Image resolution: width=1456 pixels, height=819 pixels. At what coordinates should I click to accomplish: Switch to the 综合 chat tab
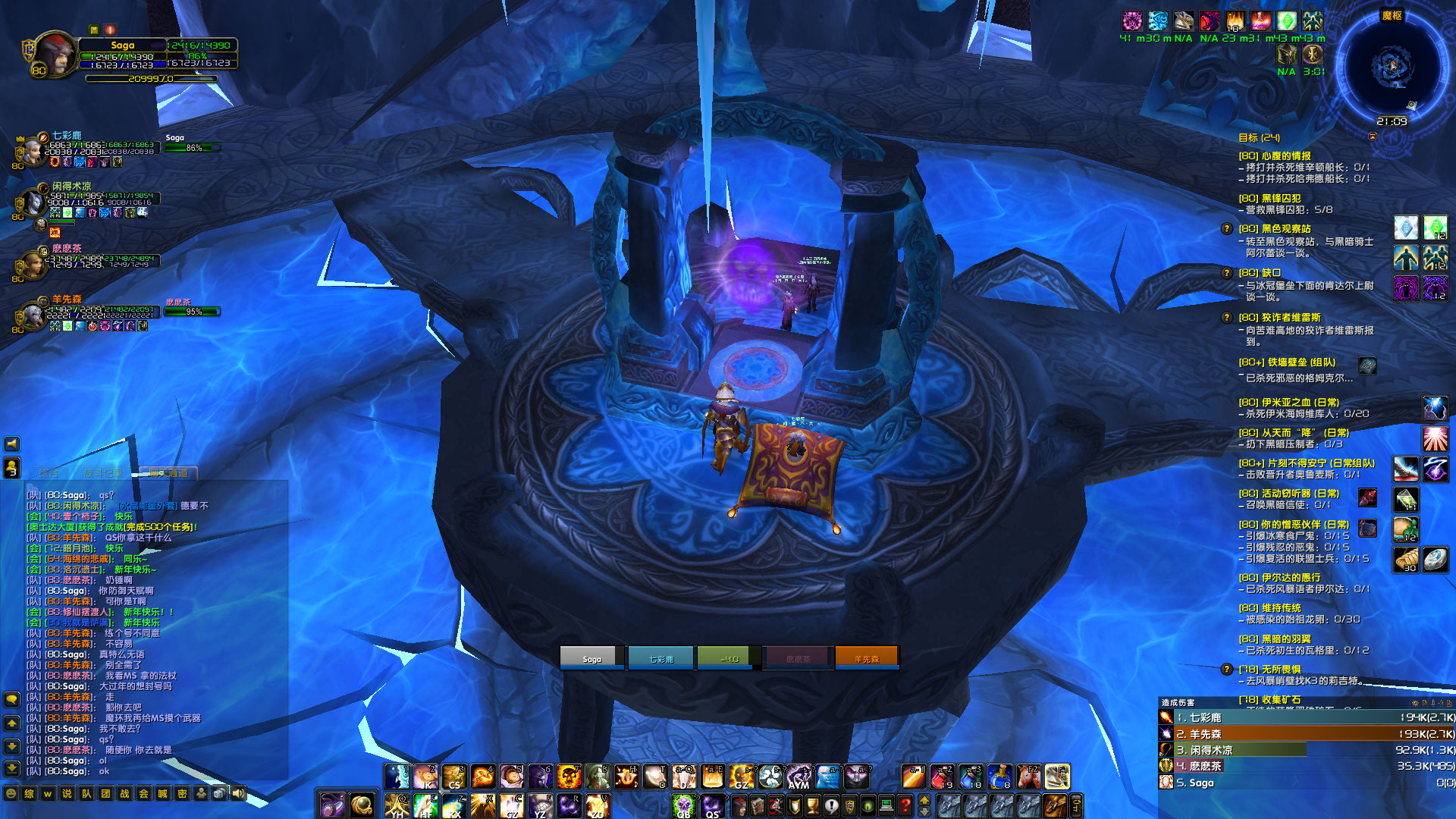(x=49, y=472)
